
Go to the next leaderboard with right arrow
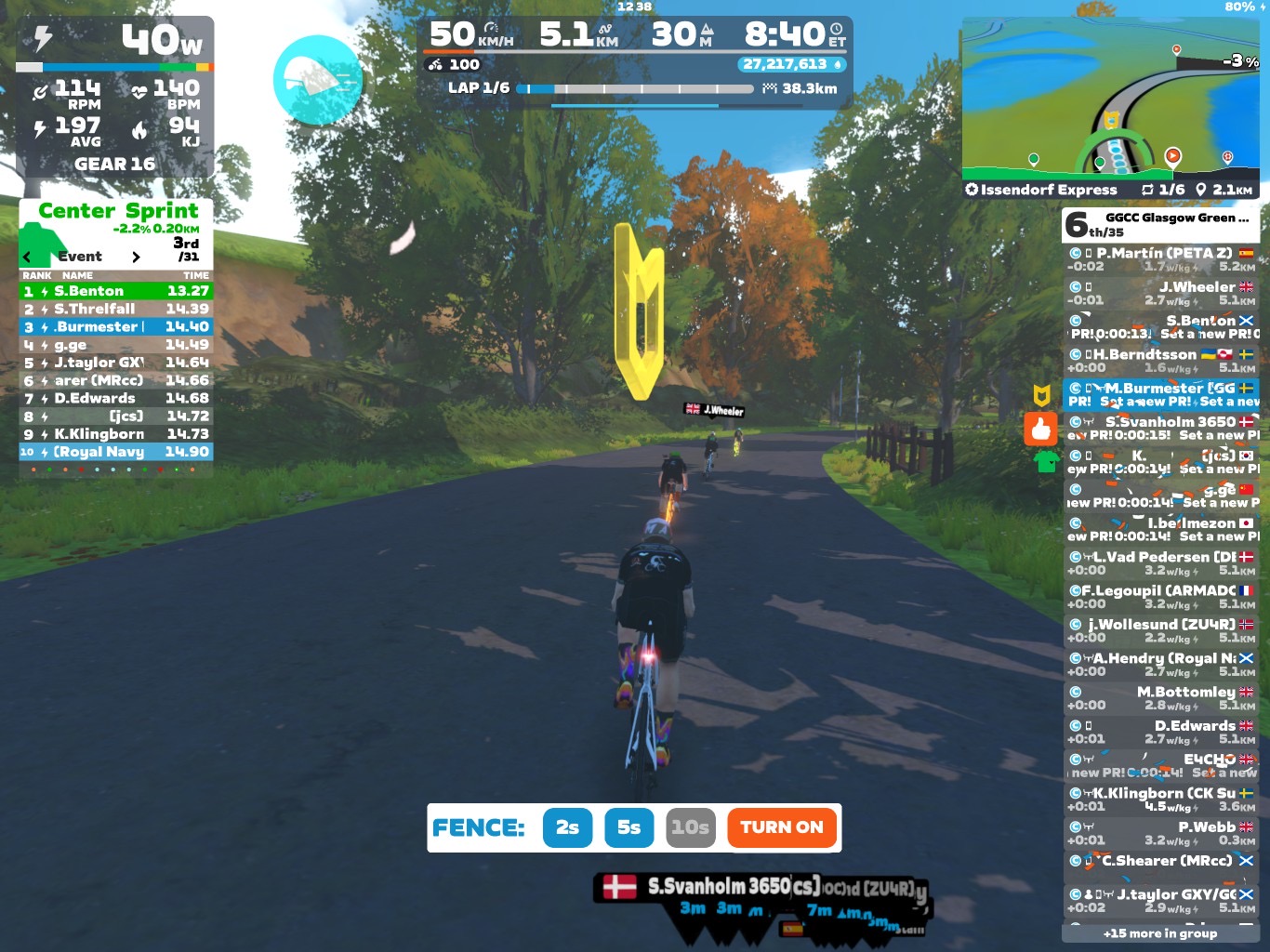tap(136, 257)
